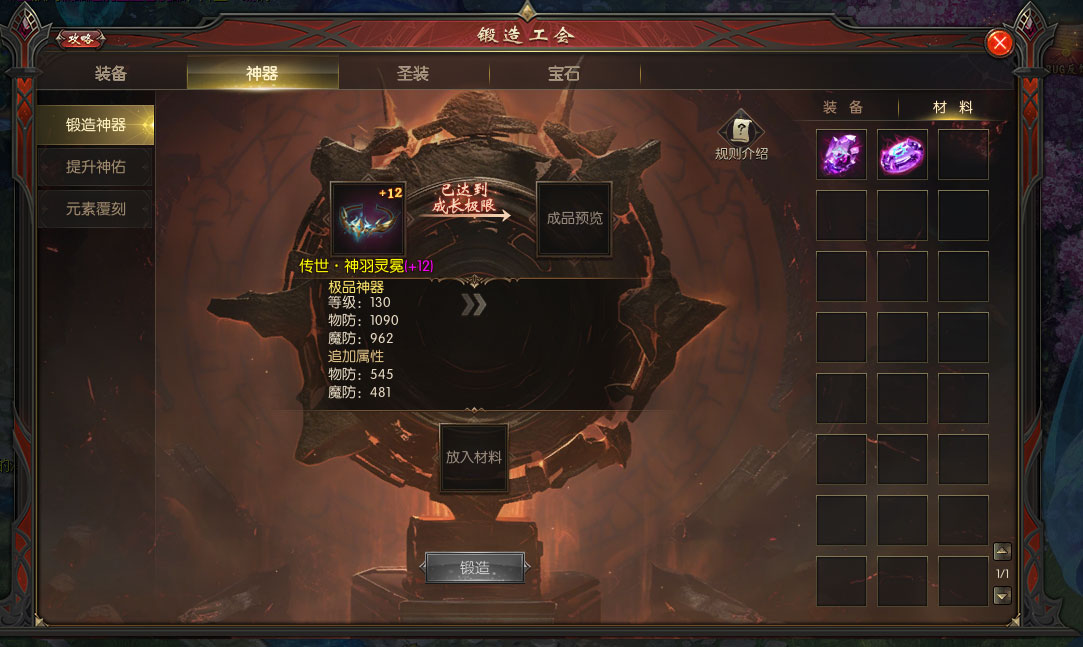
Task: Open the 宝石 tab
Action: click(564, 74)
